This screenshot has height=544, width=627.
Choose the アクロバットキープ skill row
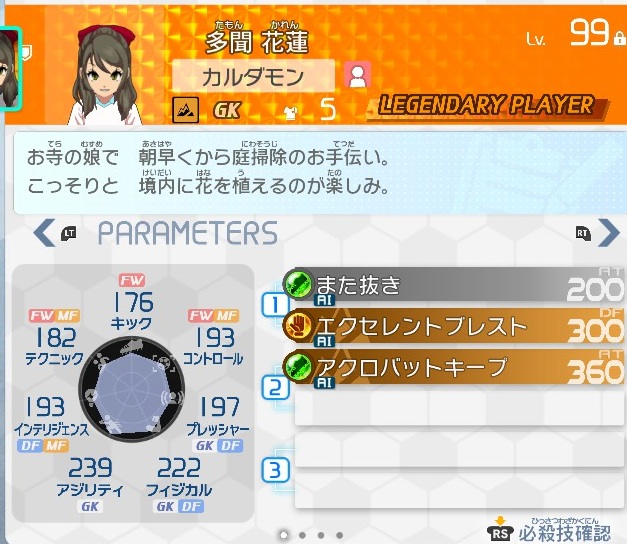450,368
